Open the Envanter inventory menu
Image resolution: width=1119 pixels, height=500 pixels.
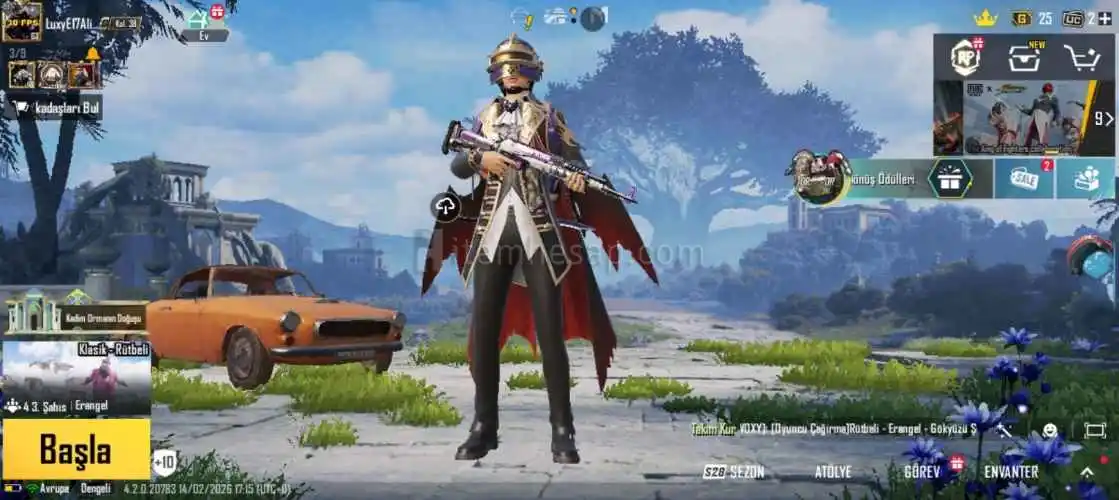click(1010, 471)
